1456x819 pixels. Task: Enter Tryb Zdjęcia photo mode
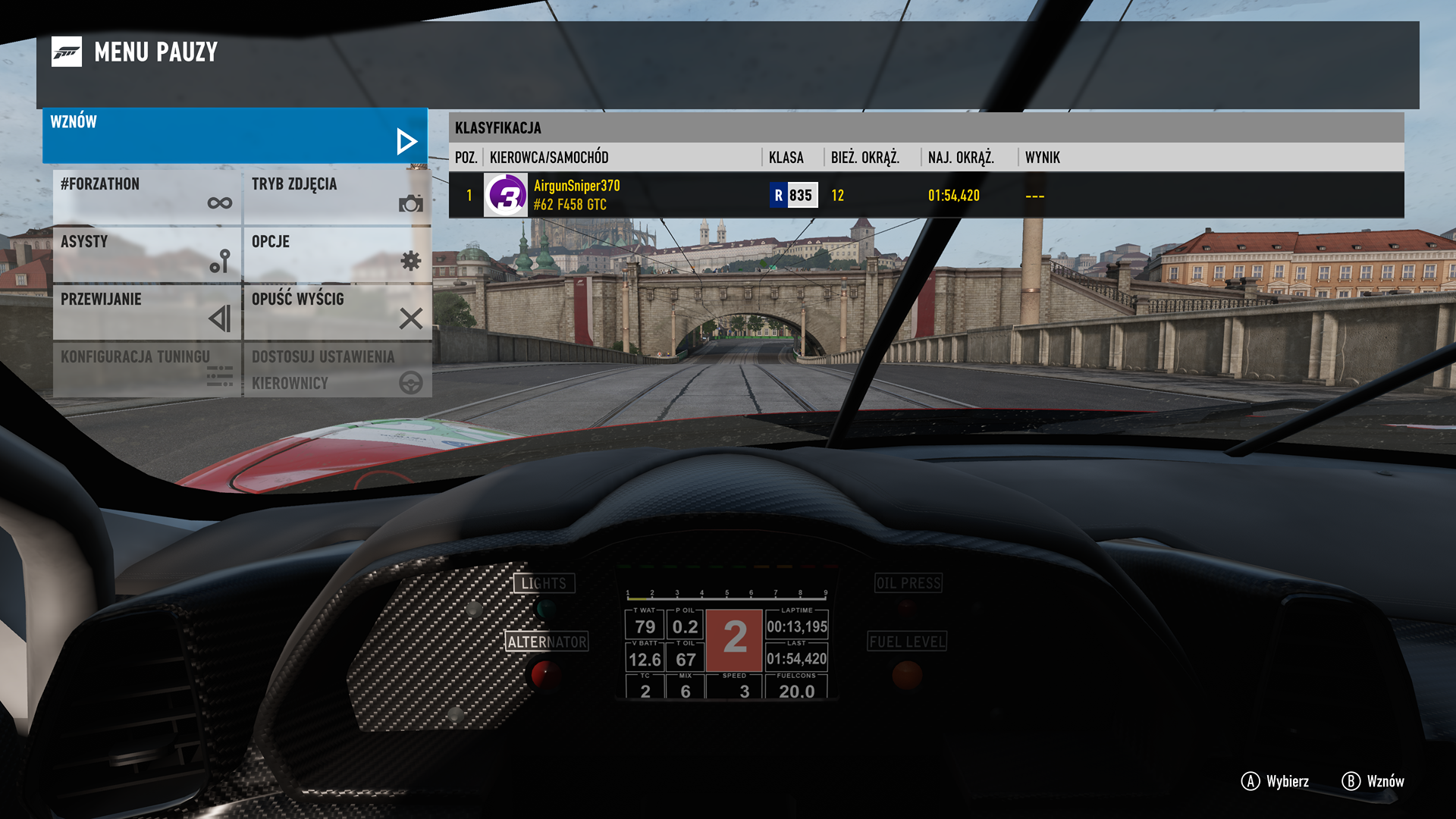click(337, 196)
